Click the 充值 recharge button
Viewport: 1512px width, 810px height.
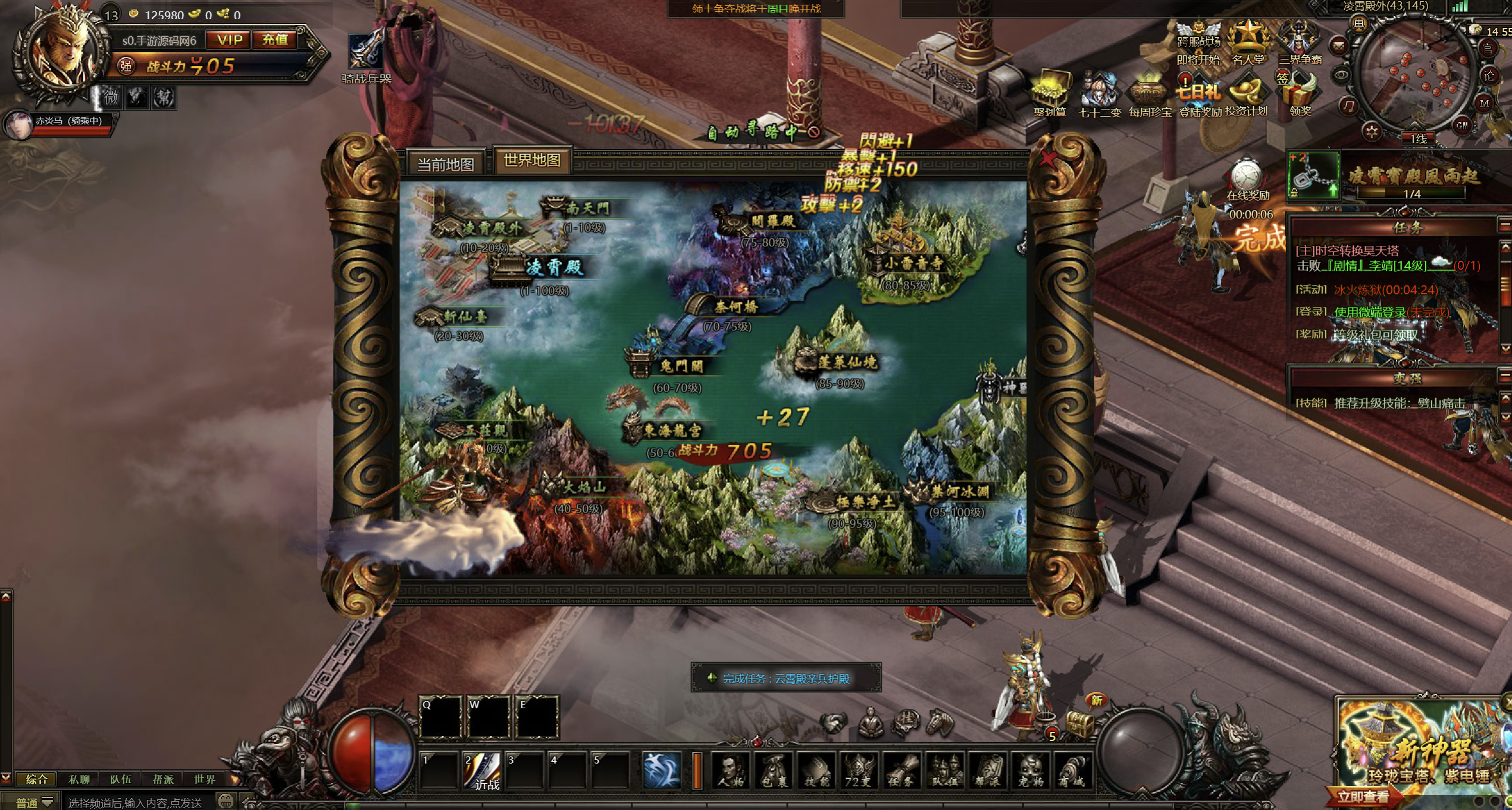(x=275, y=40)
